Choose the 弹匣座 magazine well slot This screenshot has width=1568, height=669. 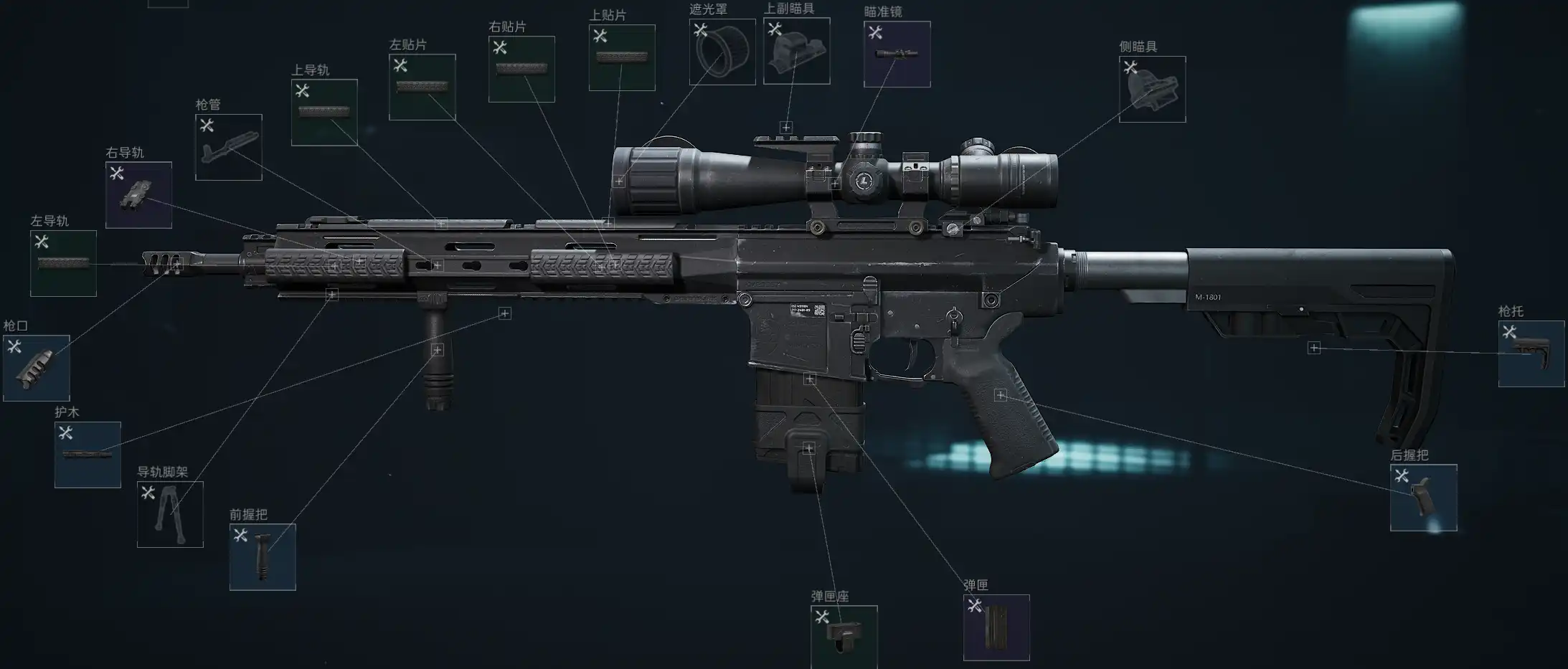coord(844,637)
